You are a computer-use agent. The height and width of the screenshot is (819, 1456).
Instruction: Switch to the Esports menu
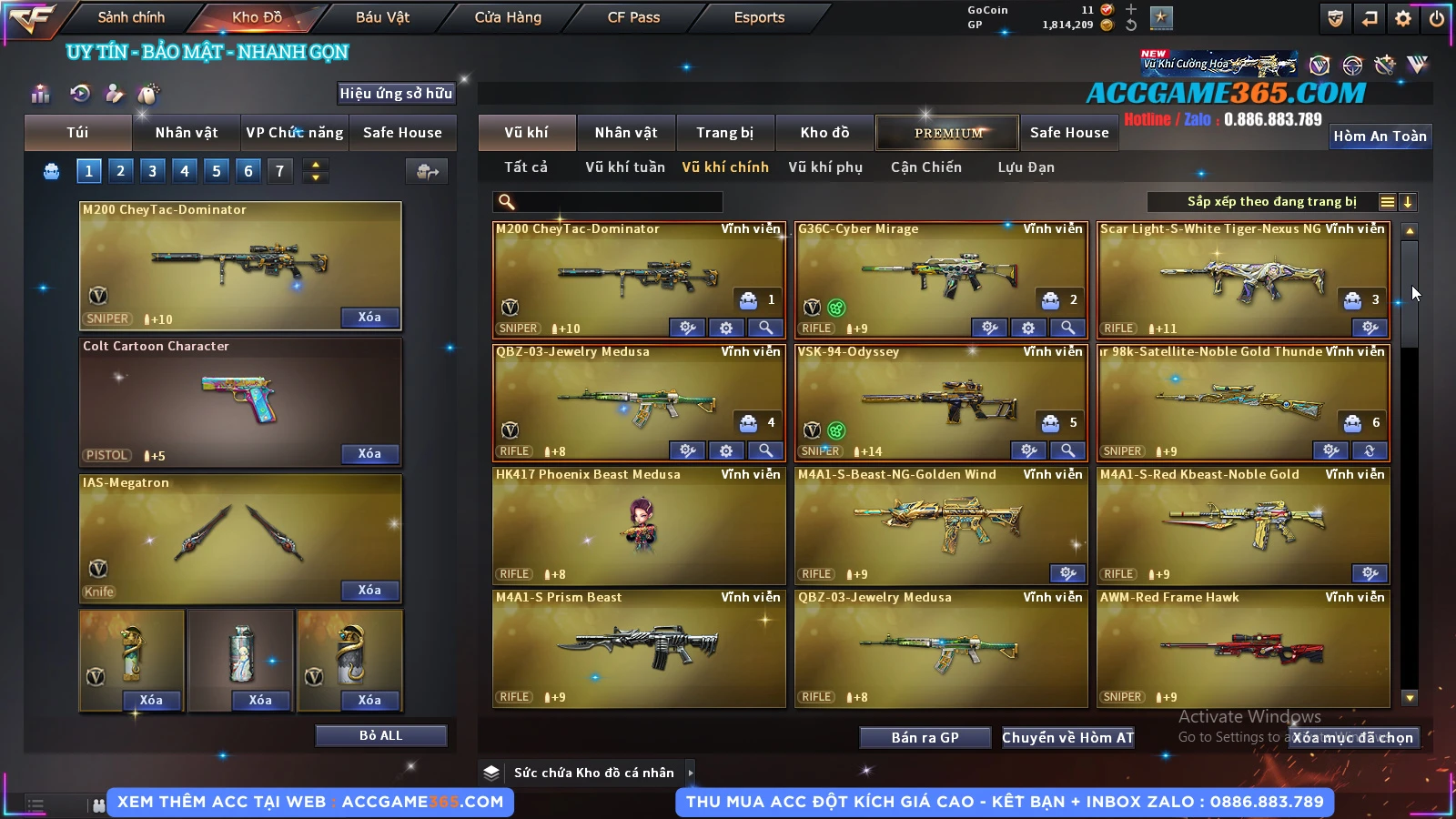pos(759,17)
